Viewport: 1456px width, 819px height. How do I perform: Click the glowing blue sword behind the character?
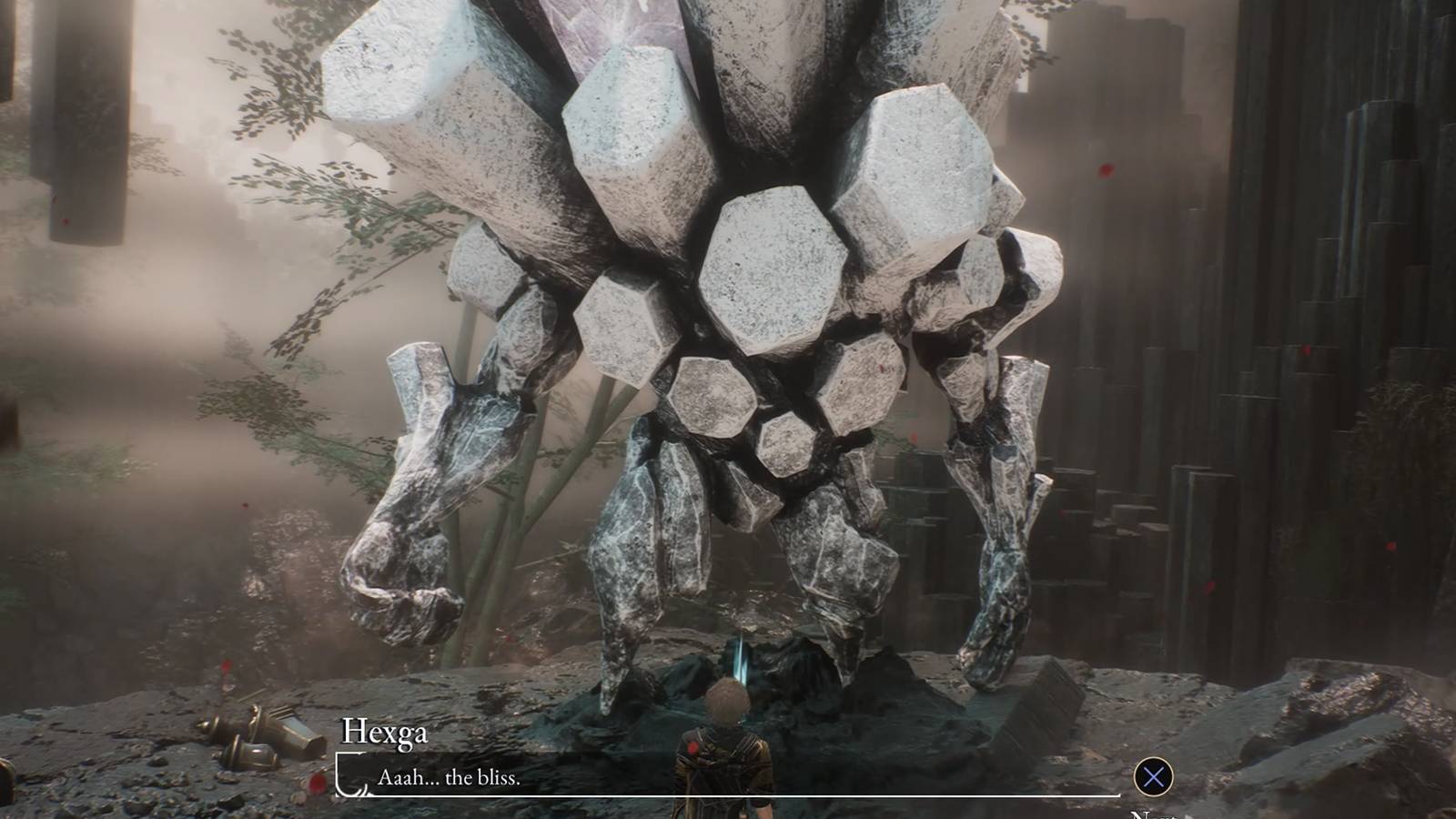click(739, 657)
